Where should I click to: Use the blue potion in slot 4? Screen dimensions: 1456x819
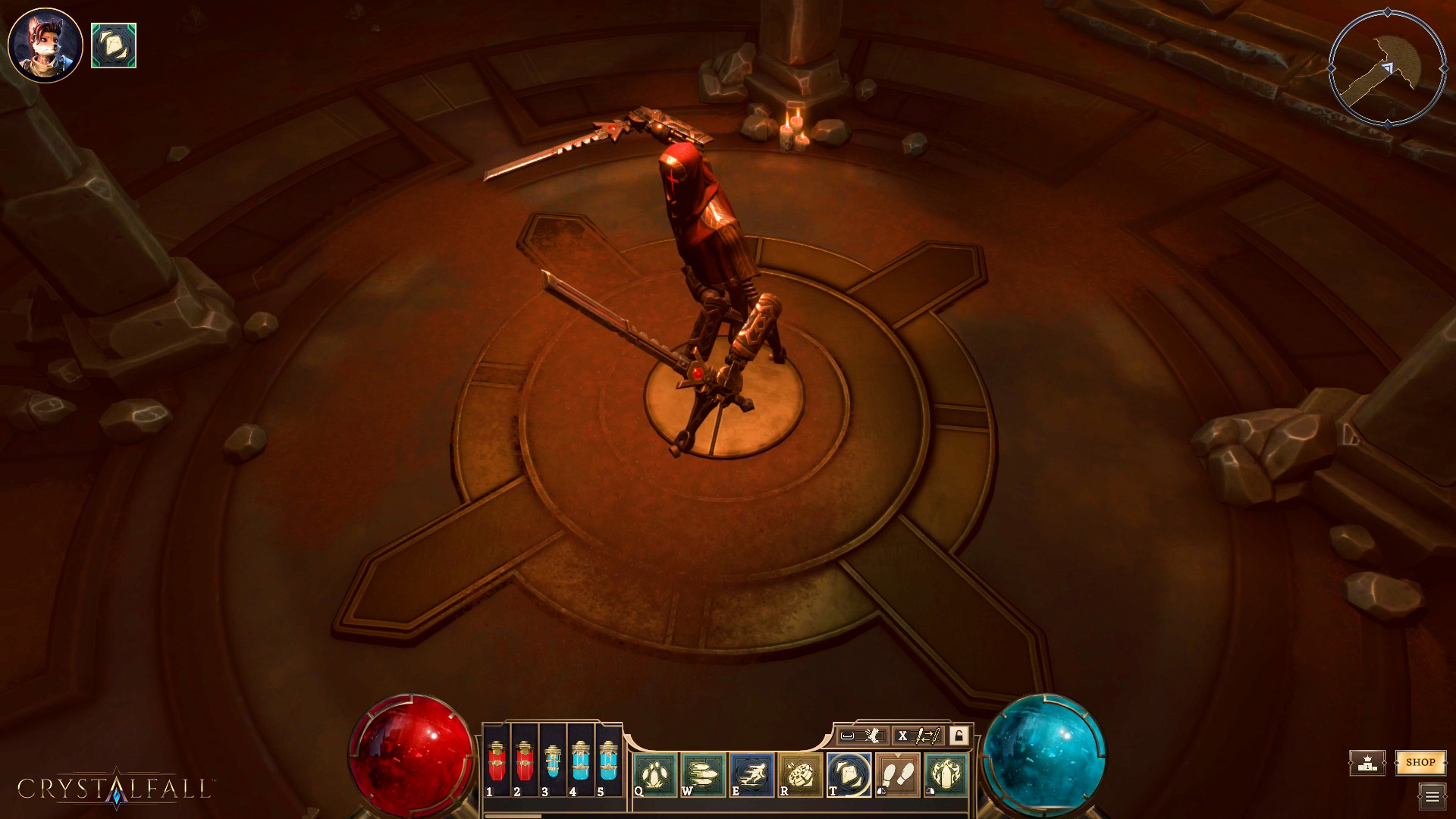tap(580, 762)
